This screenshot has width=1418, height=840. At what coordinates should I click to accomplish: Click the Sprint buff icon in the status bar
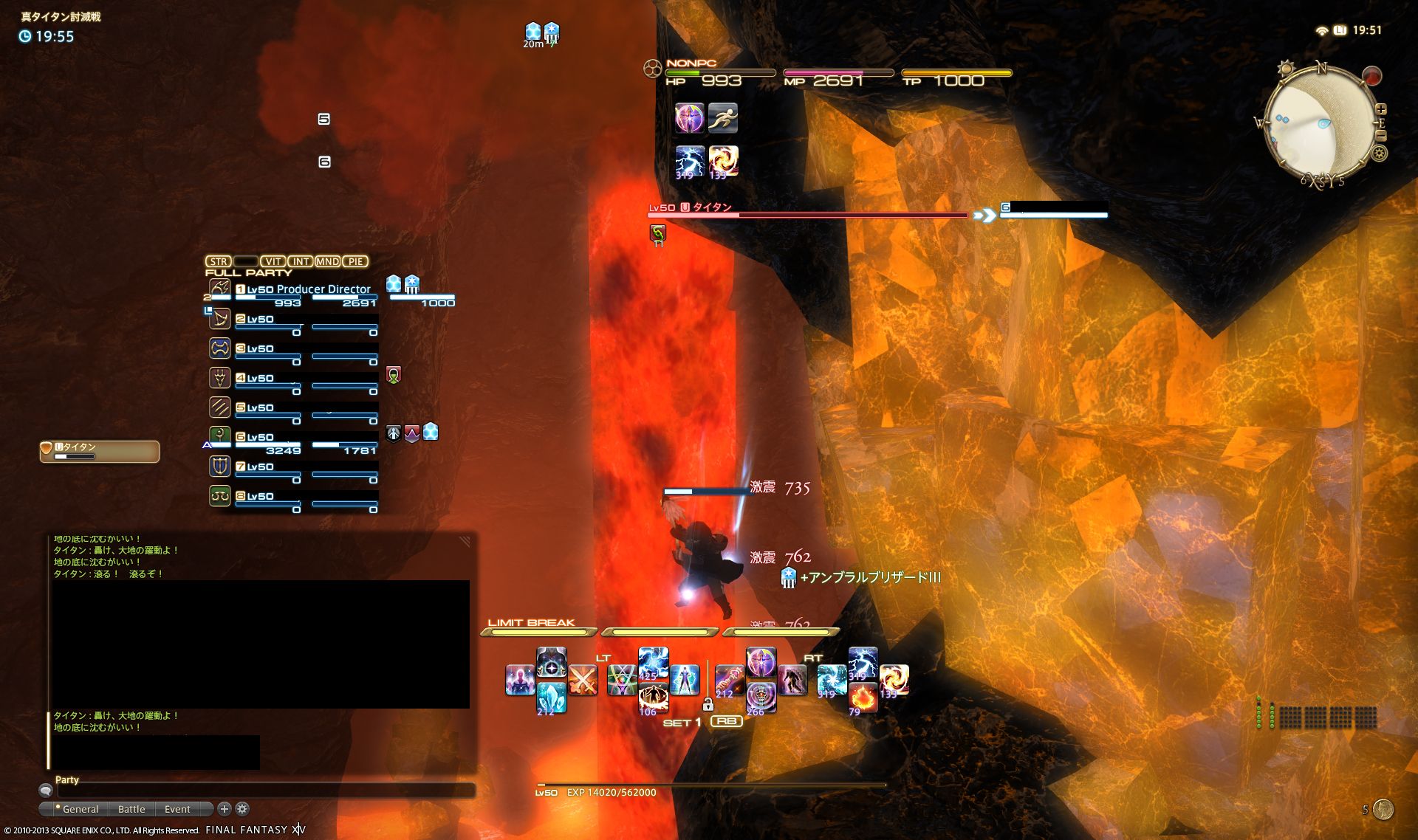722,118
